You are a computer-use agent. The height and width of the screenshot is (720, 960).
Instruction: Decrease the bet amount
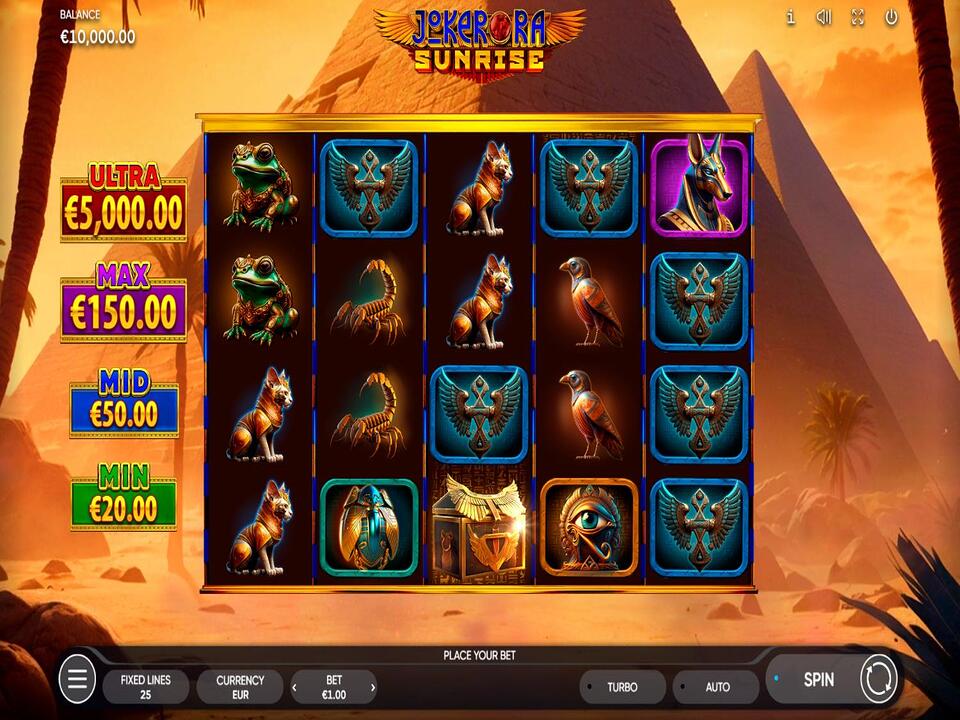295,687
